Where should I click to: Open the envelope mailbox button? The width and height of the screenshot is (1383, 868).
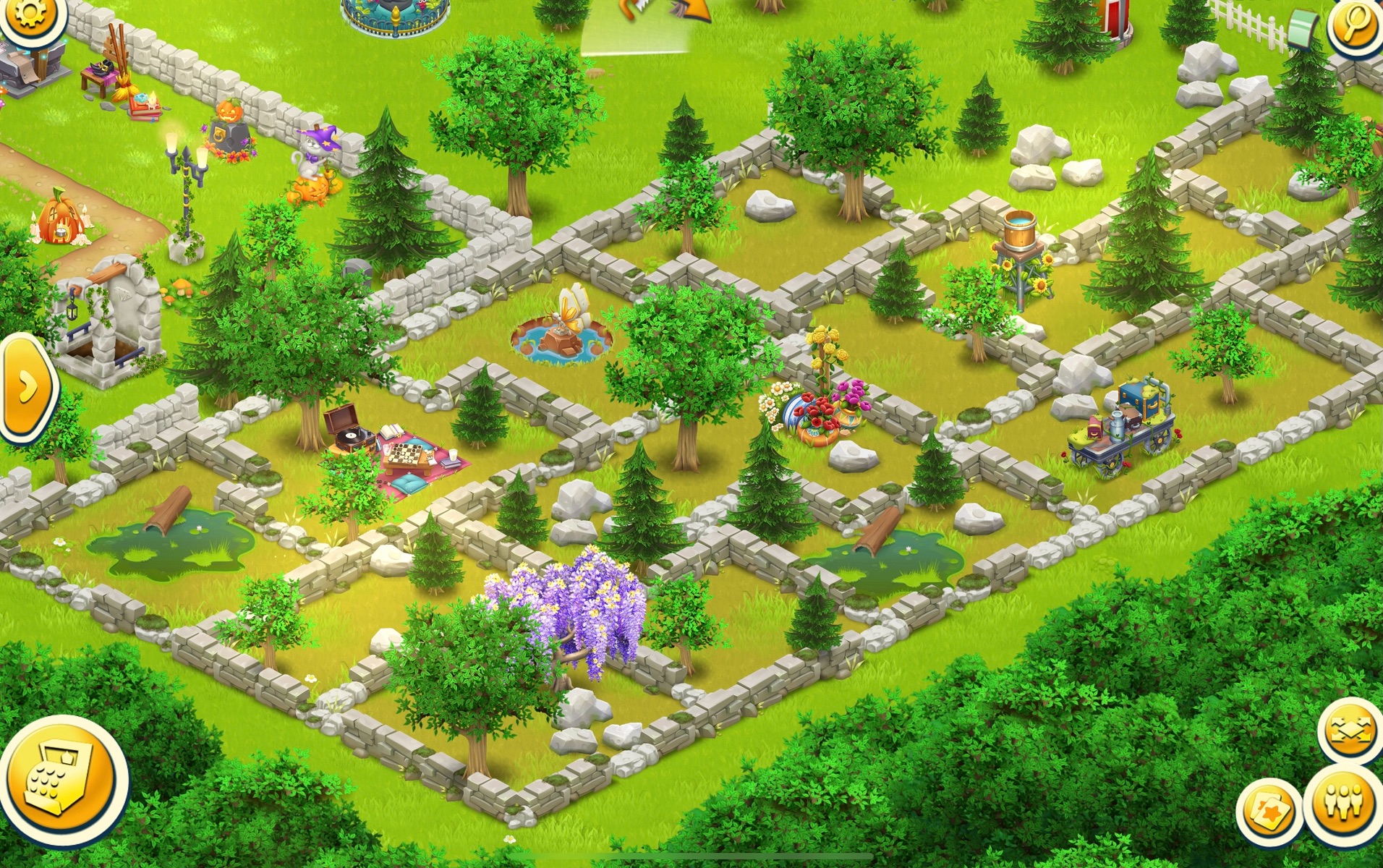1349,731
